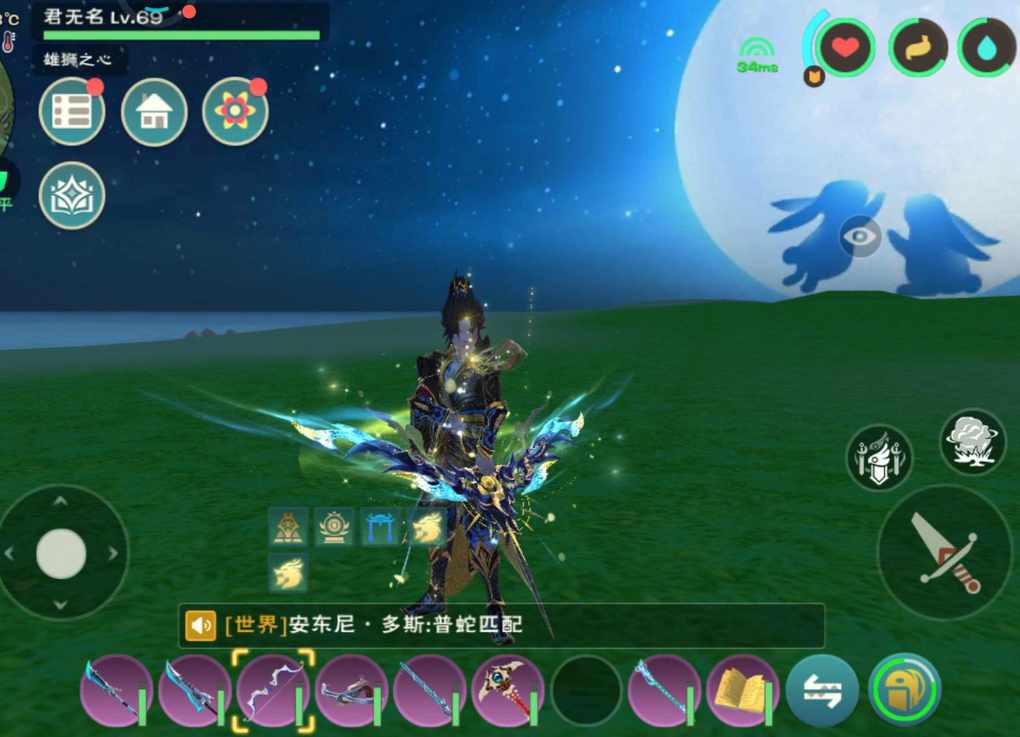This screenshot has width=1020, height=737.
Task: Click the chat speaker icon
Action: point(200,626)
